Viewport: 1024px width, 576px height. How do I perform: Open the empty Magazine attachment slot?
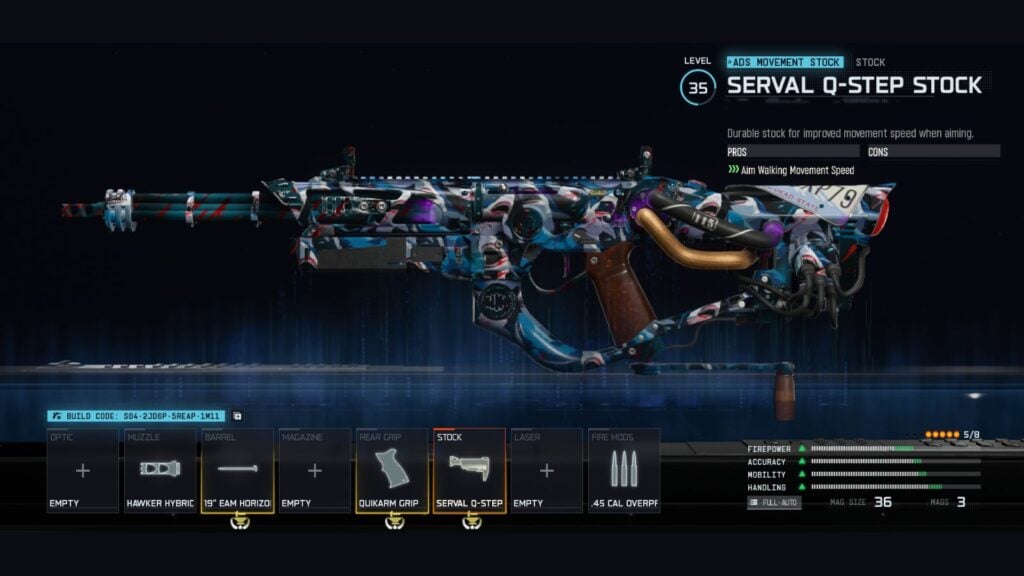click(x=314, y=470)
